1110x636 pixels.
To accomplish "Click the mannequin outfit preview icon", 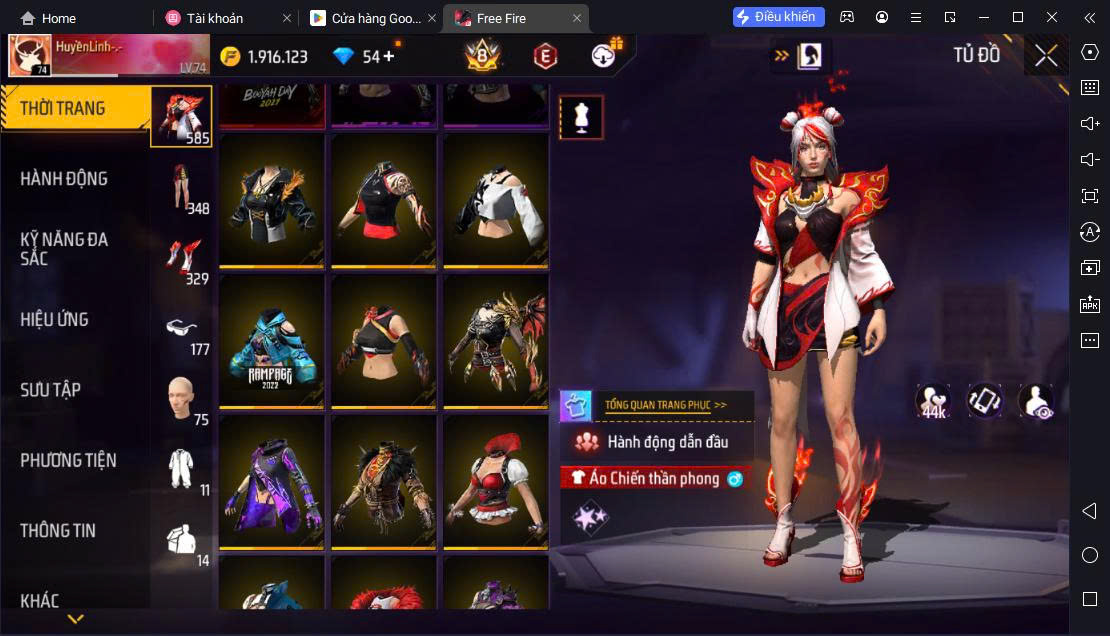I will [x=581, y=118].
